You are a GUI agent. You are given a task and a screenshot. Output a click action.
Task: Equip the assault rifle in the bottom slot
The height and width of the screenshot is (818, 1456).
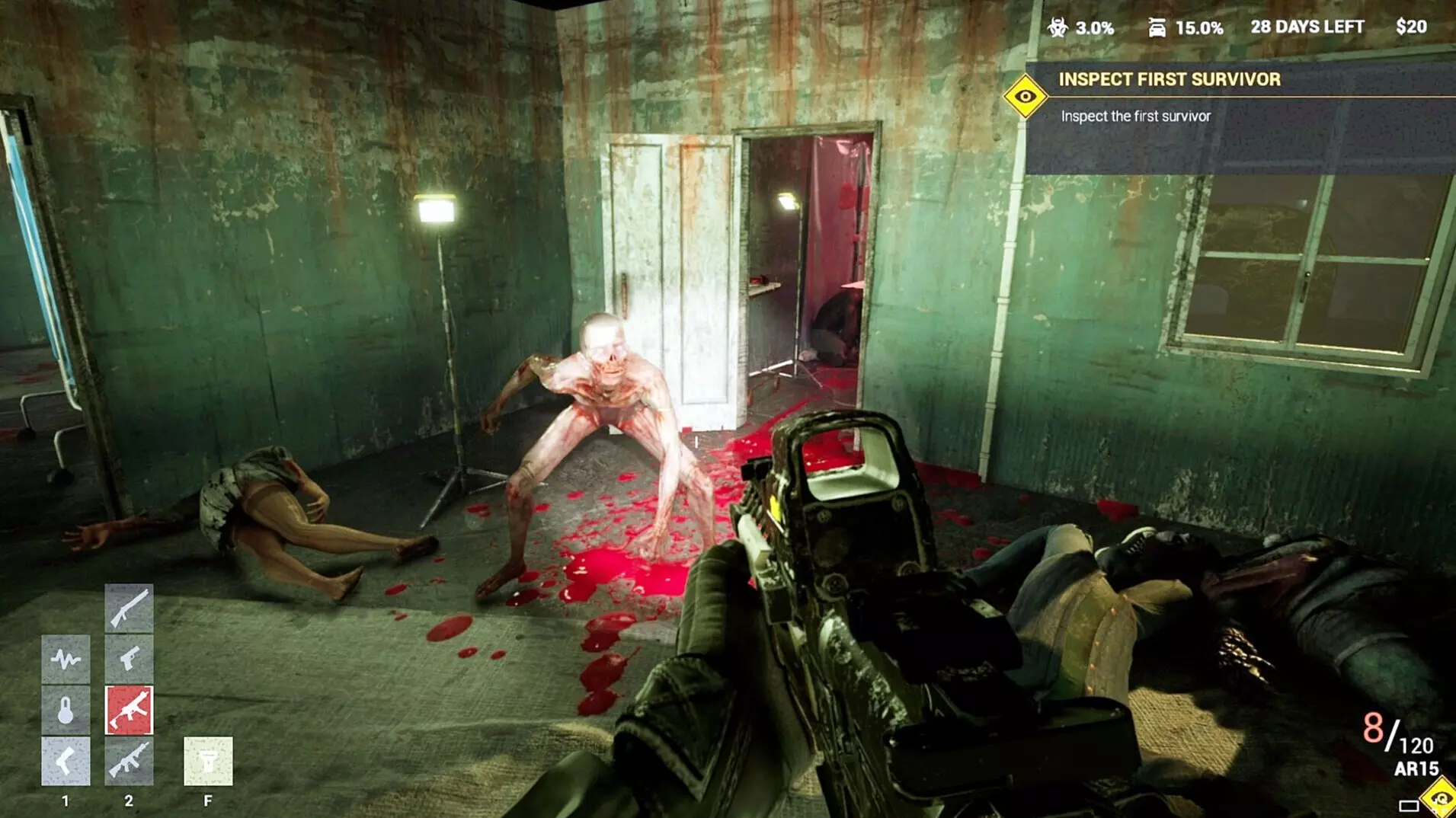pos(129,761)
